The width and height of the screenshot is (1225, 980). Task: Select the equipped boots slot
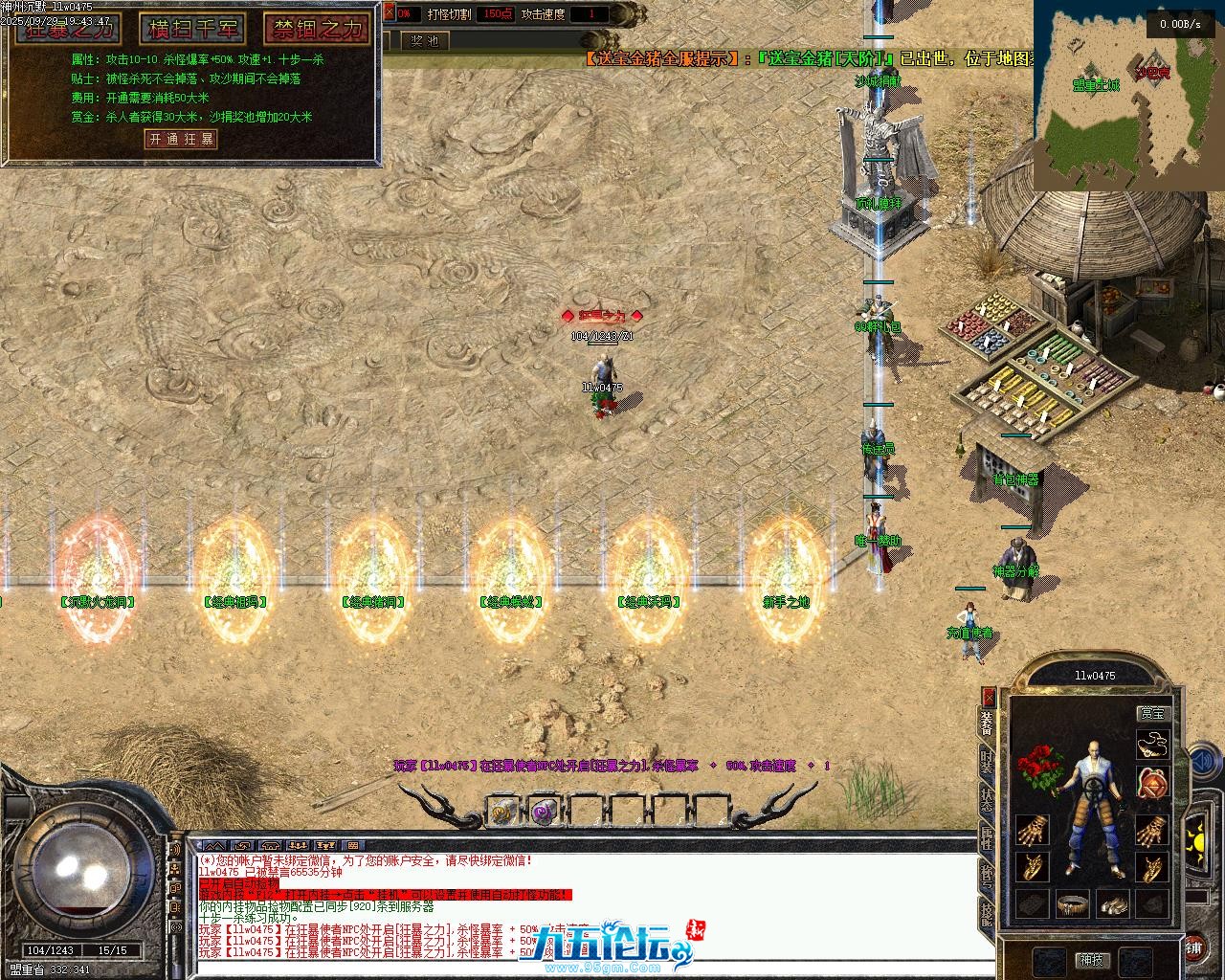tap(1113, 903)
